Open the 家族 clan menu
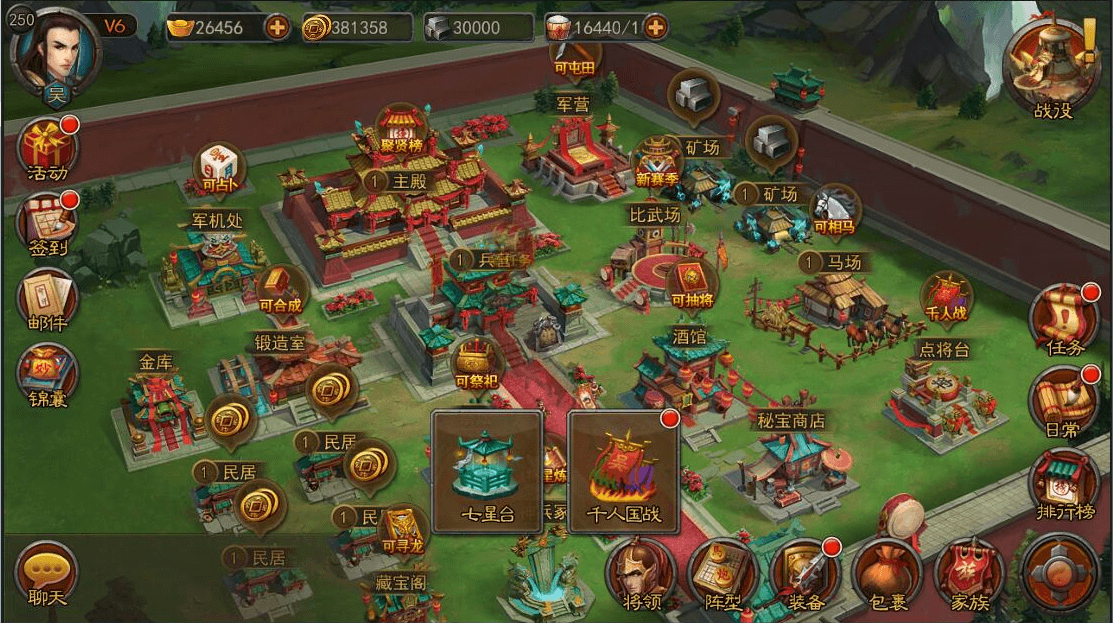The image size is (1113, 623). pos(969,575)
